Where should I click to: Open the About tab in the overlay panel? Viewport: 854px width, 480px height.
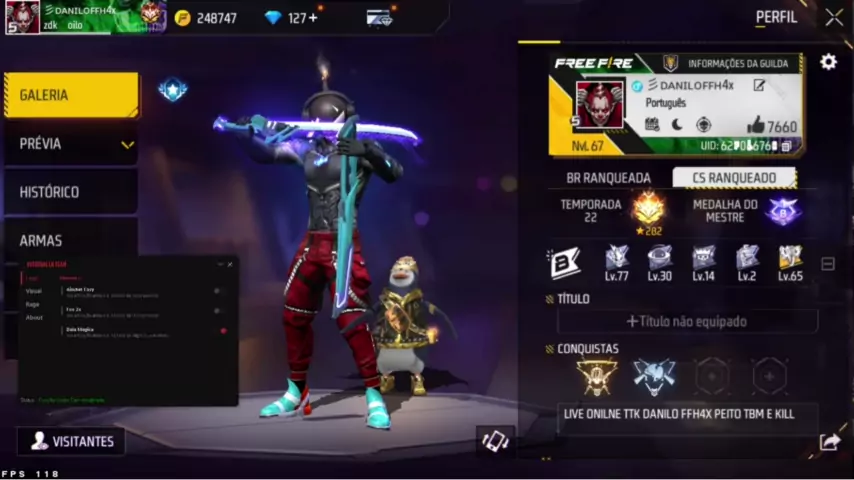pos(34,318)
